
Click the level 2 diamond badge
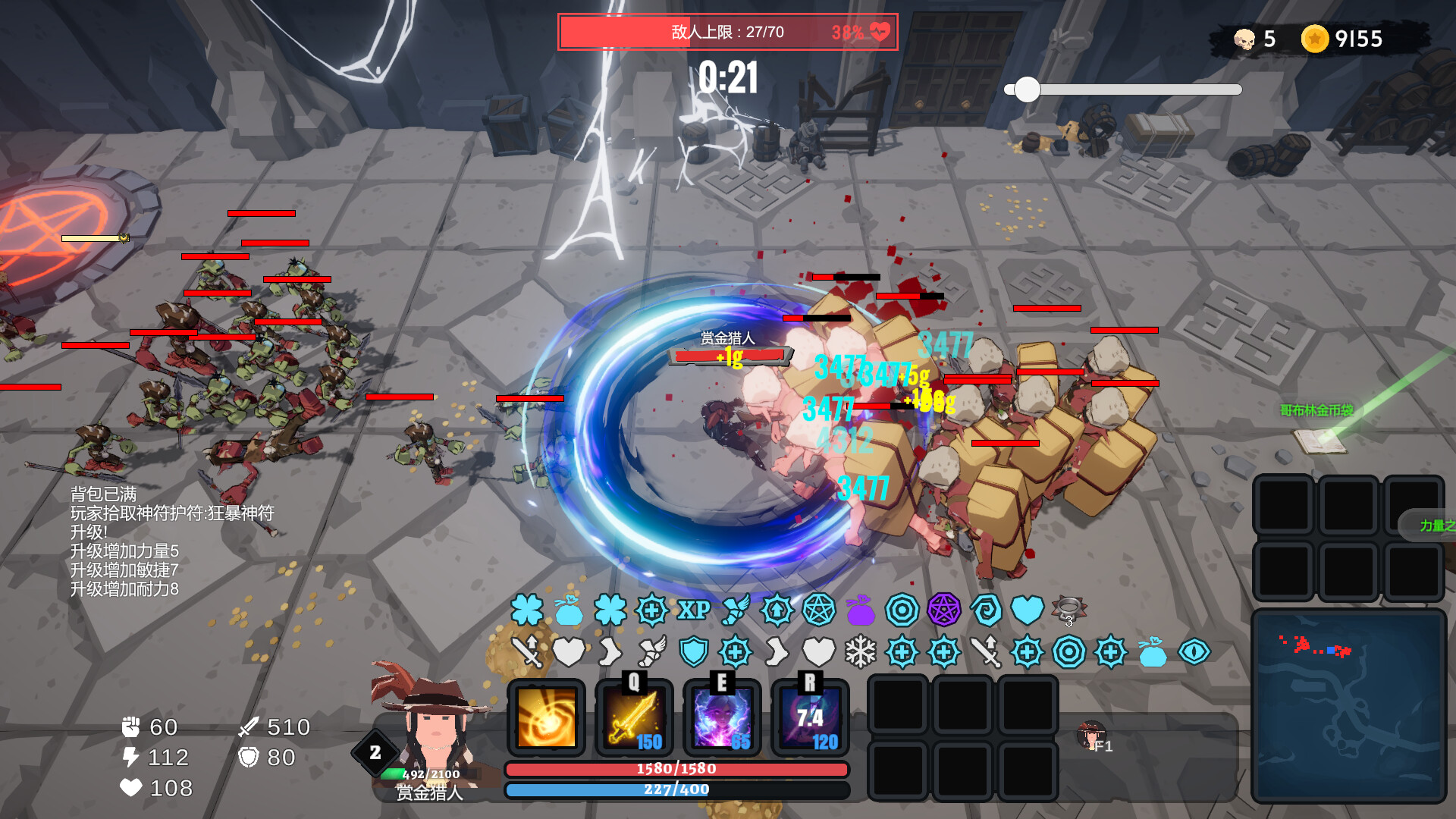[x=375, y=752]
